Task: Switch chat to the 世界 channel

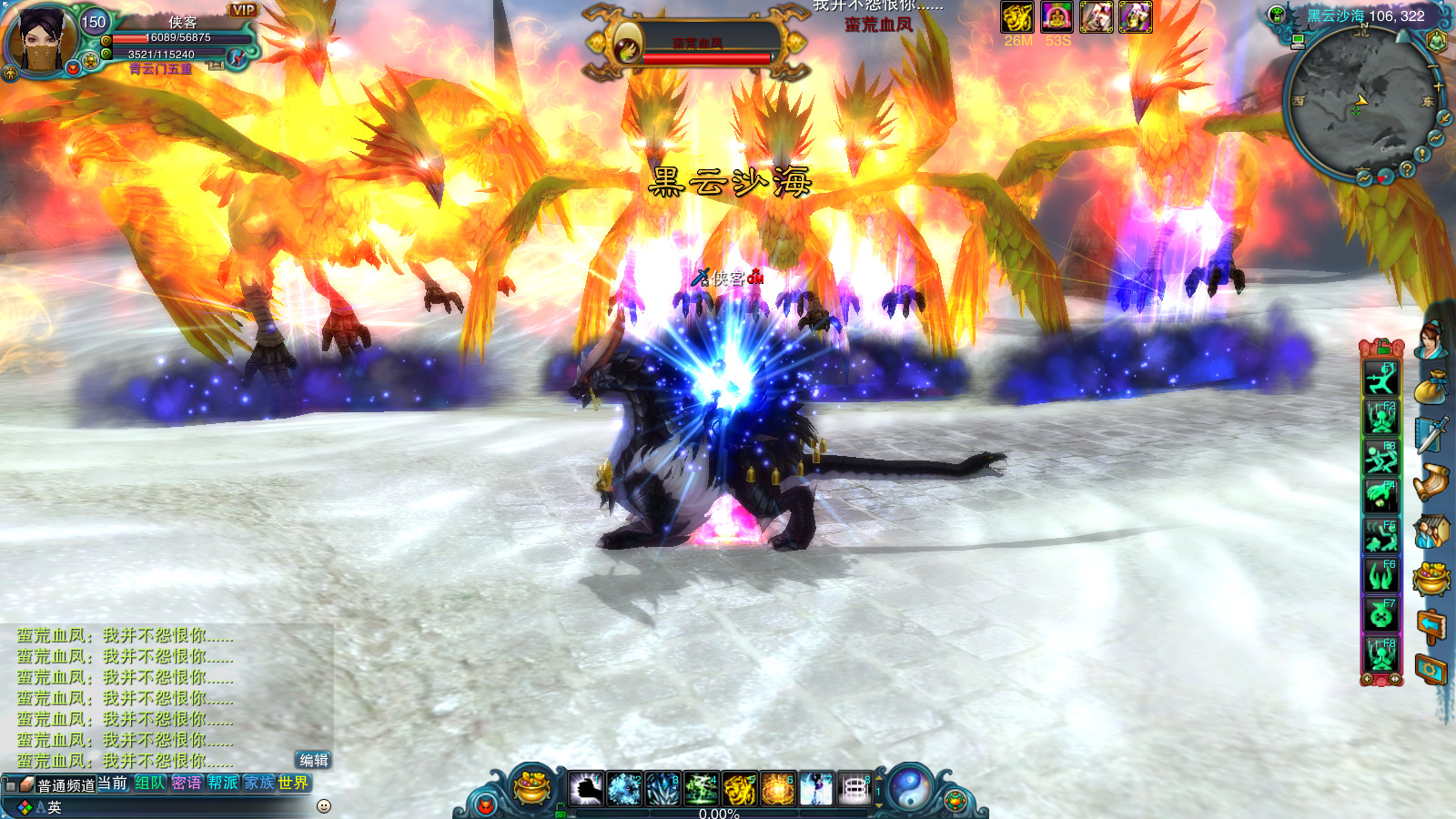Action: pos(293,783)
